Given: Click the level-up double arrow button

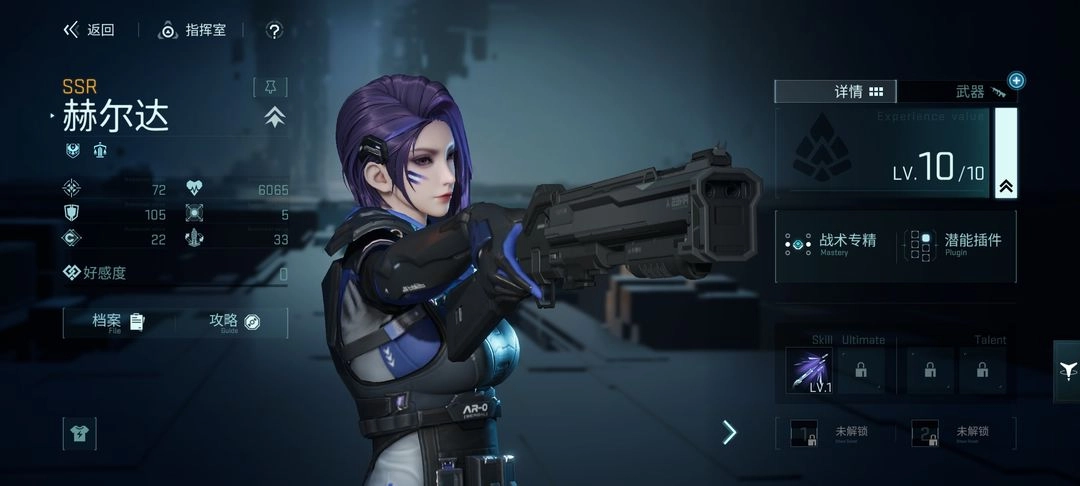Looking at the screenshot, I should click(x=1006, y=186).
